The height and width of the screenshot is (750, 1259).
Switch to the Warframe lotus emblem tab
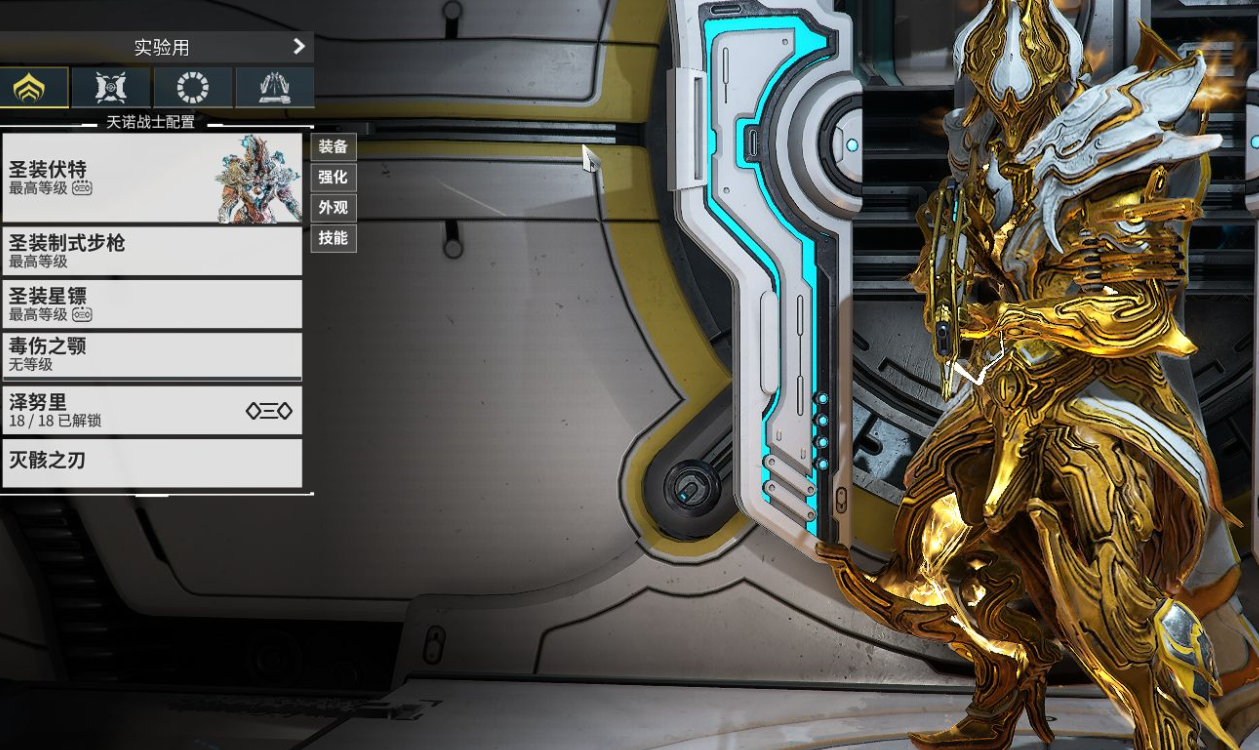click(34, 88)
